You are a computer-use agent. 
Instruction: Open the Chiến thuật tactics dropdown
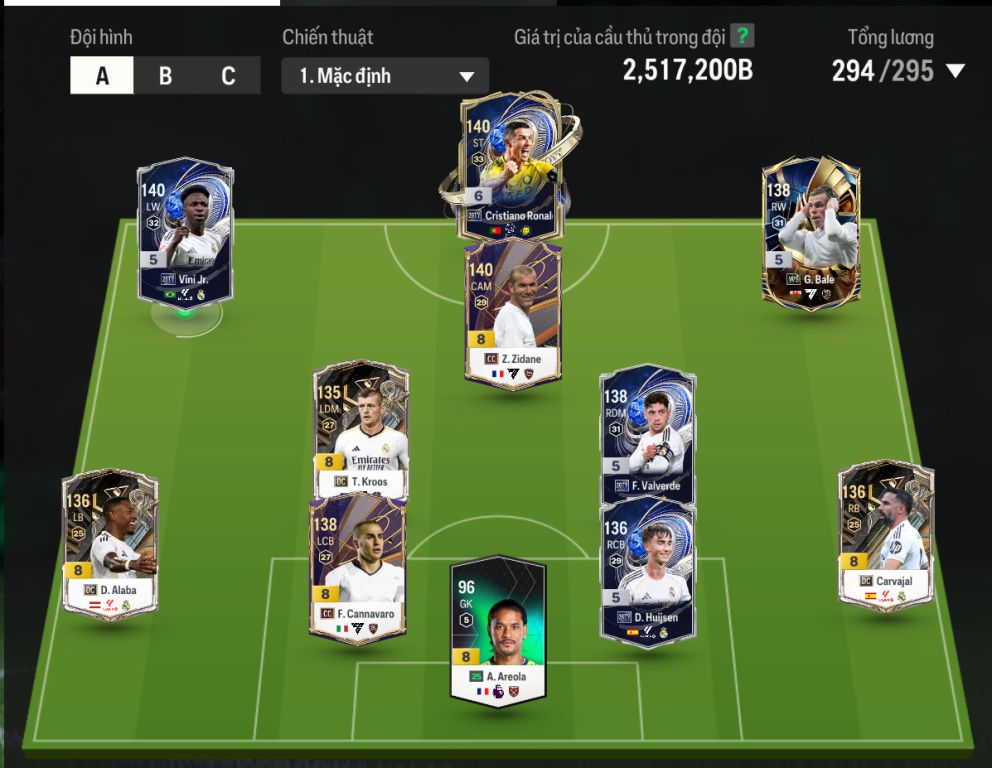pos(385,76)
